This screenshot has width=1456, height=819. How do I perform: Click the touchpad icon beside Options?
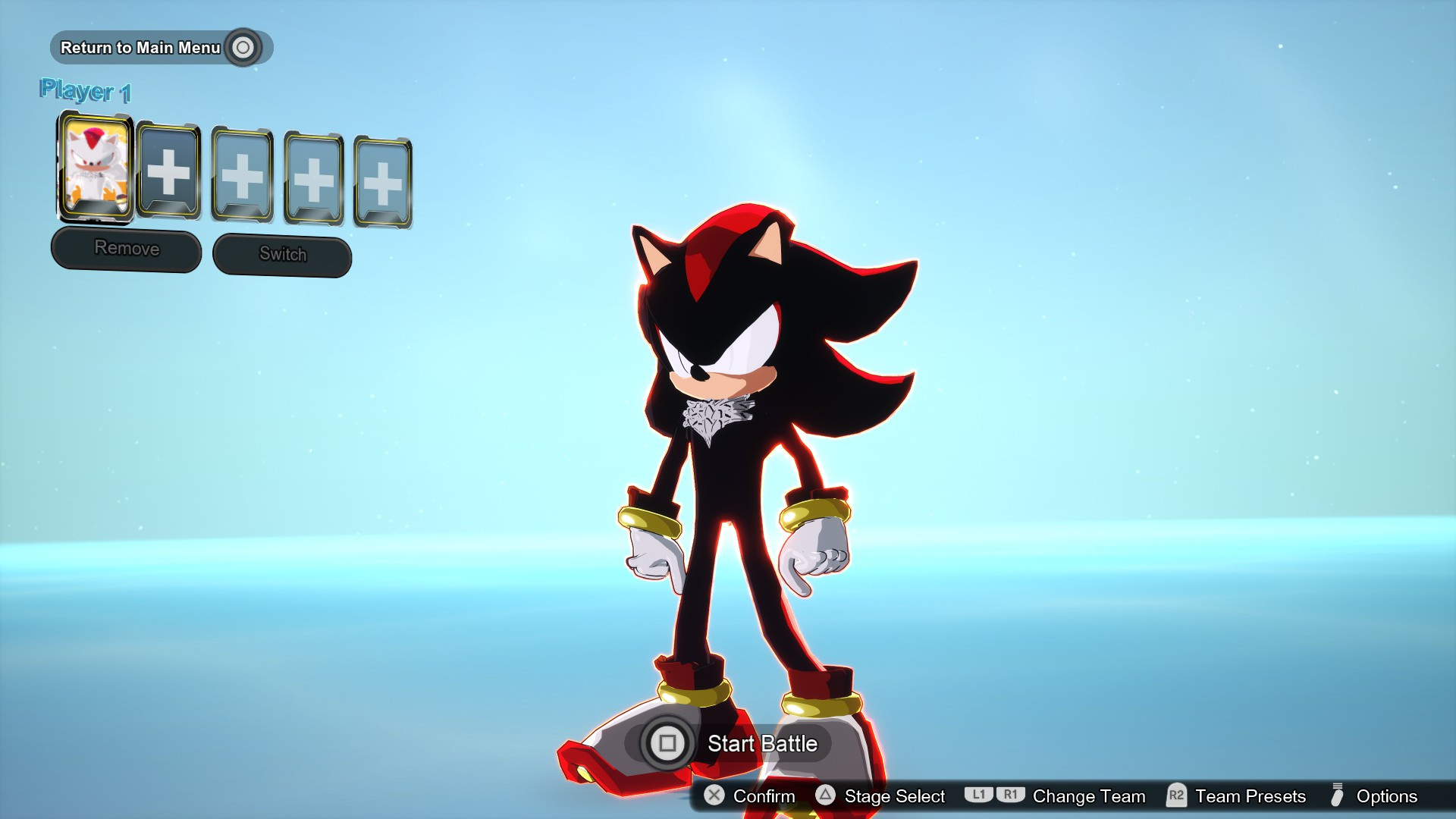coord(1337,796)
